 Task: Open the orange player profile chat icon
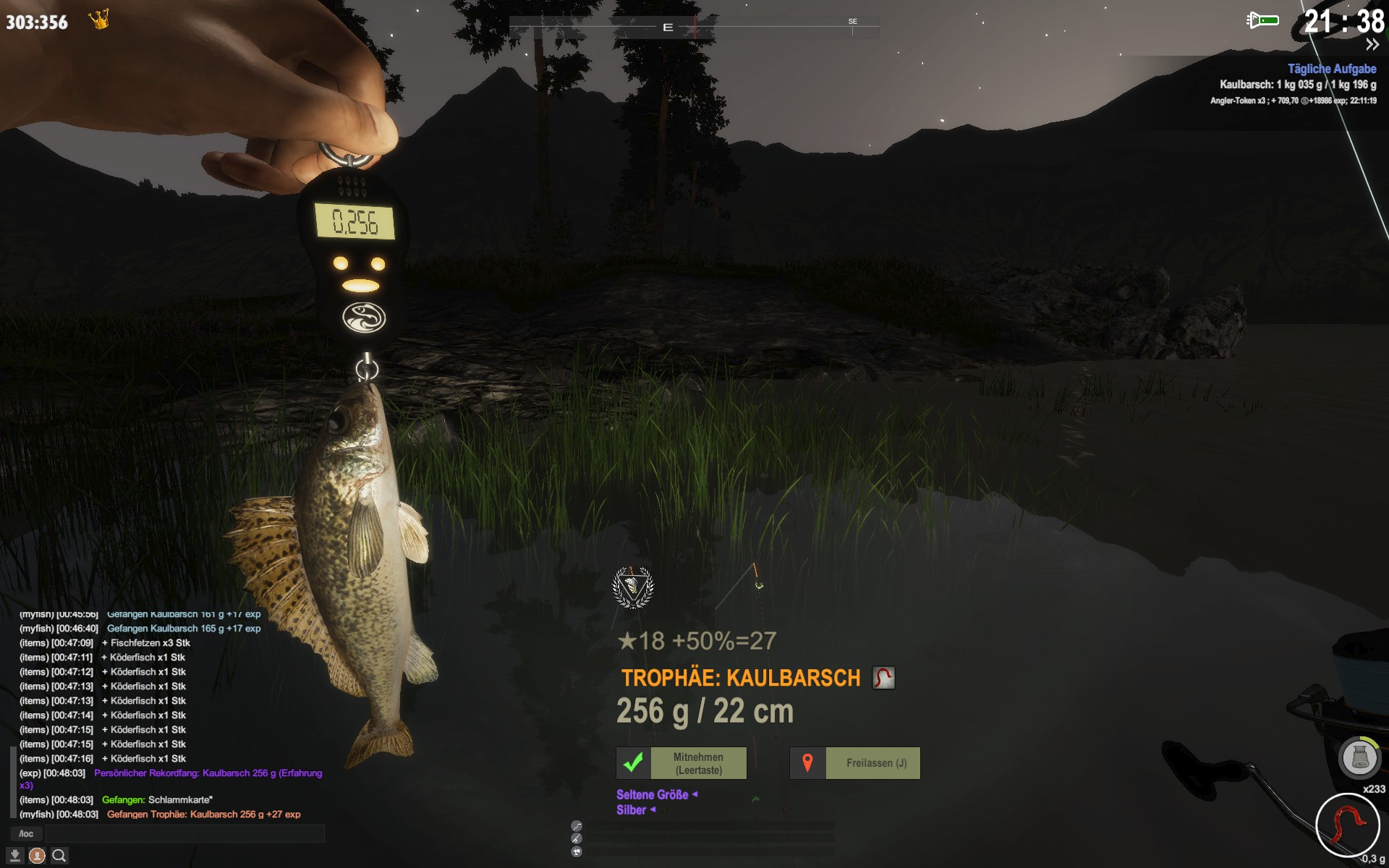[x=37, y=856]
